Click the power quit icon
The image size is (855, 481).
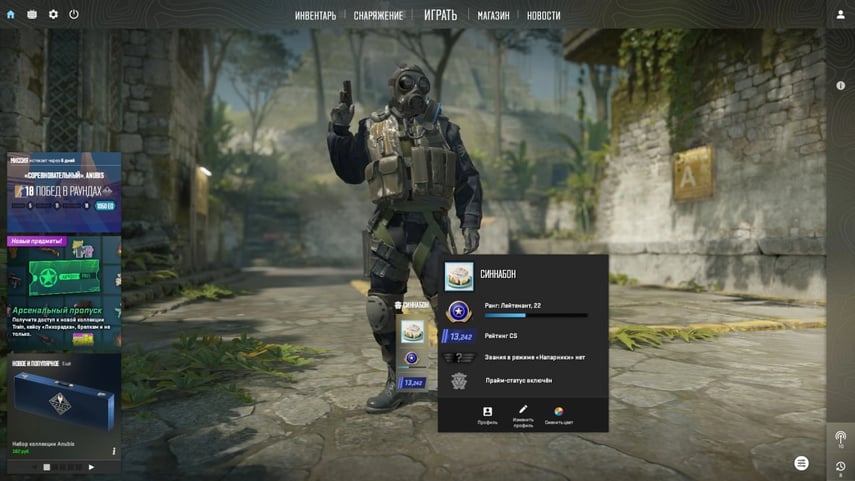(74, 15)
